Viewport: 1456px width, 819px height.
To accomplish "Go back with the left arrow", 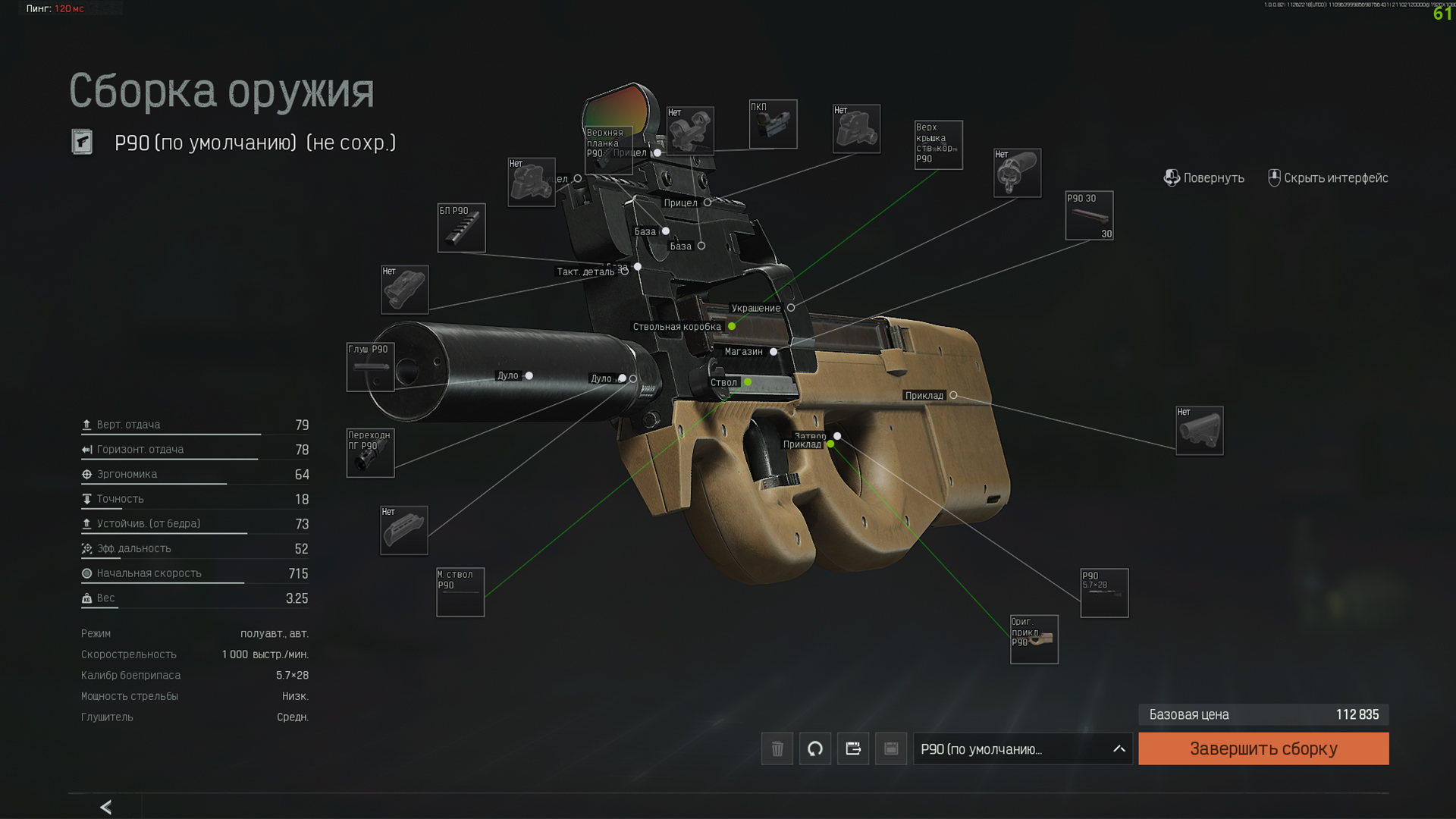I will pyautogui.click(x=106, y=807).
